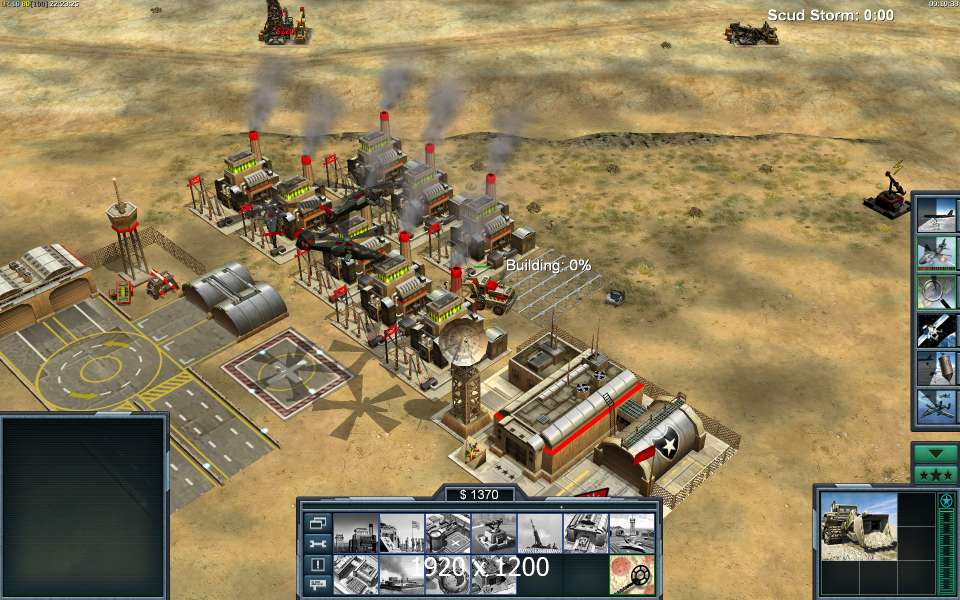Activate the bomber aircraft general's power
The image size is (960, 600).
click(x=938, y=215)
